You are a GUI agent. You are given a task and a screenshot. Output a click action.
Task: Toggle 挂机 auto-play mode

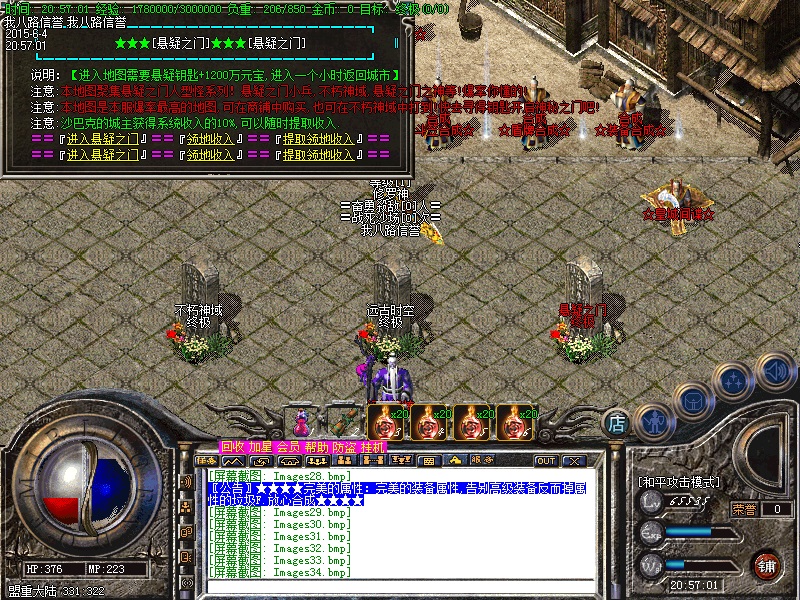372,446
